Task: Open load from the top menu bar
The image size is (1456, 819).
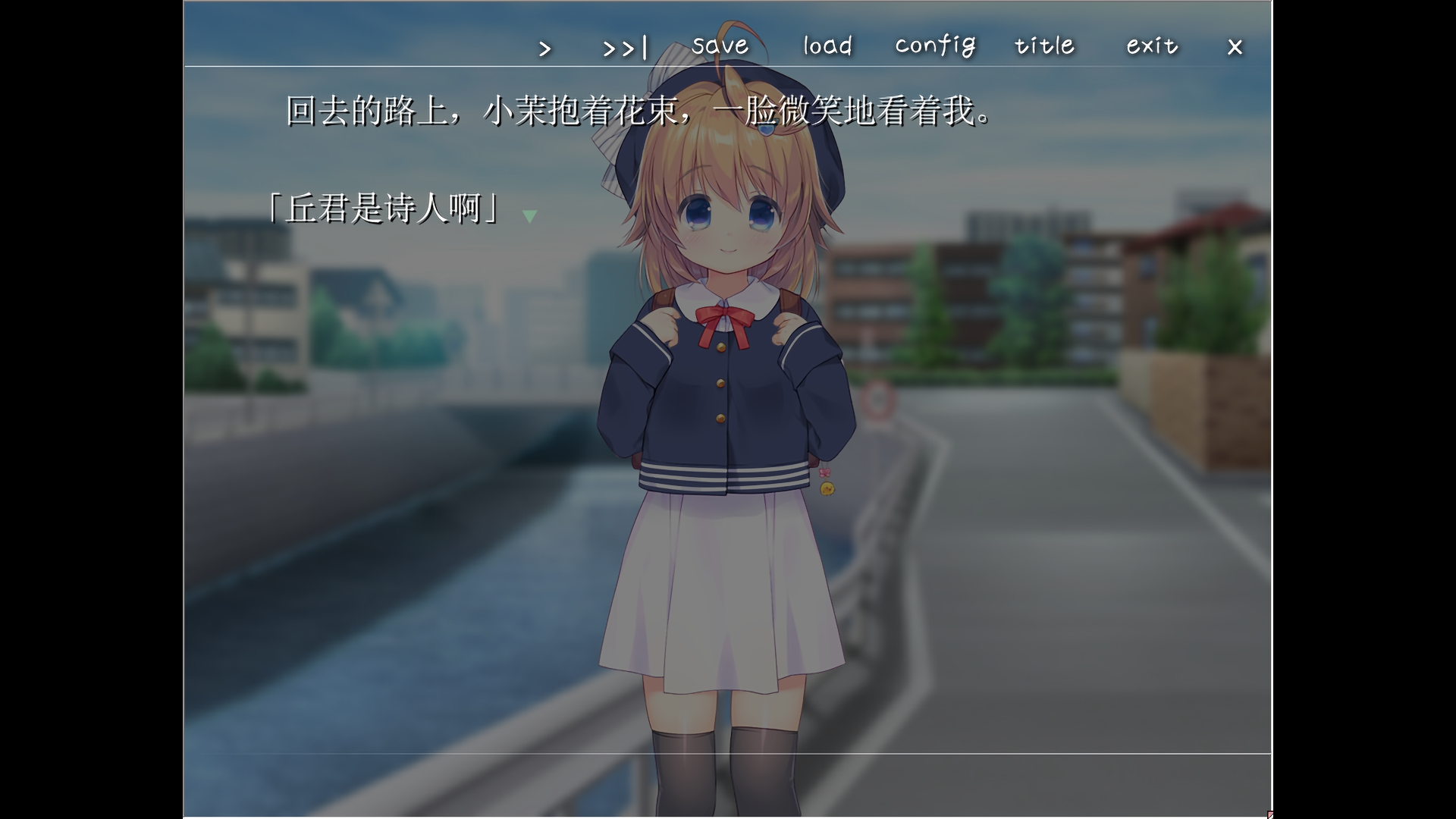Action: (x=826, y=46)
